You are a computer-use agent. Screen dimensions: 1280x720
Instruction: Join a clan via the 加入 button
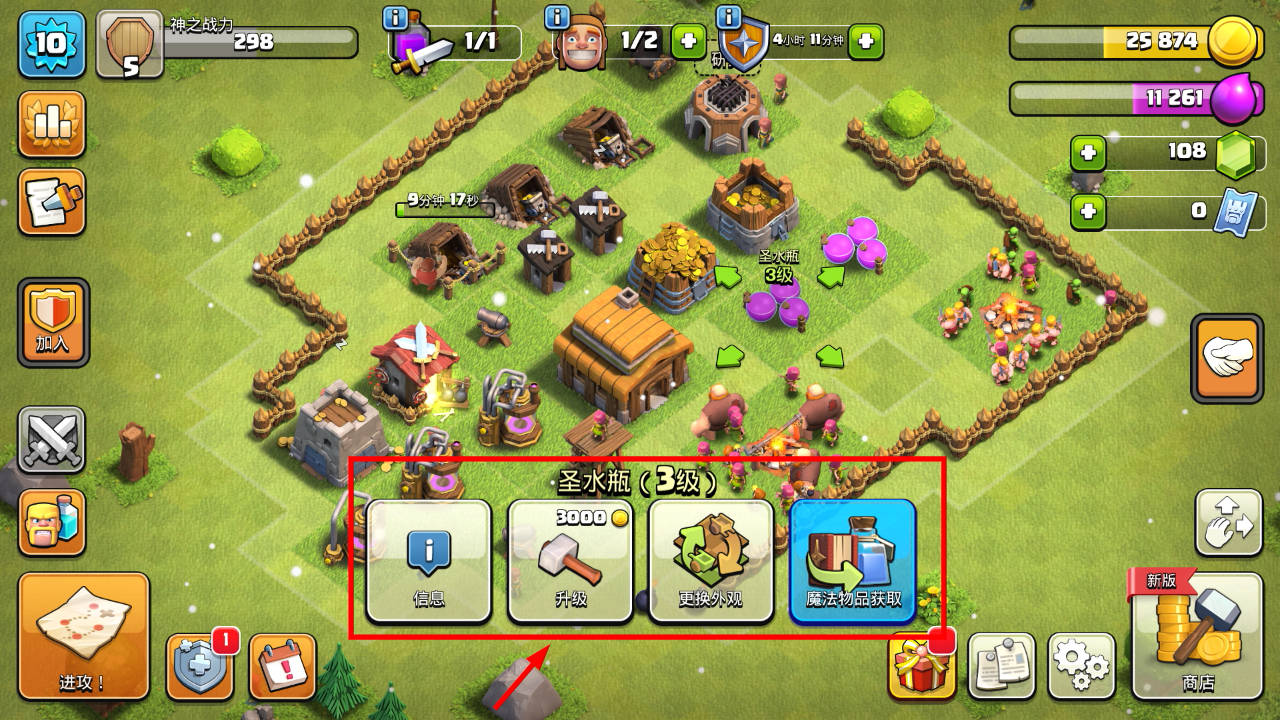pos(53,322)
